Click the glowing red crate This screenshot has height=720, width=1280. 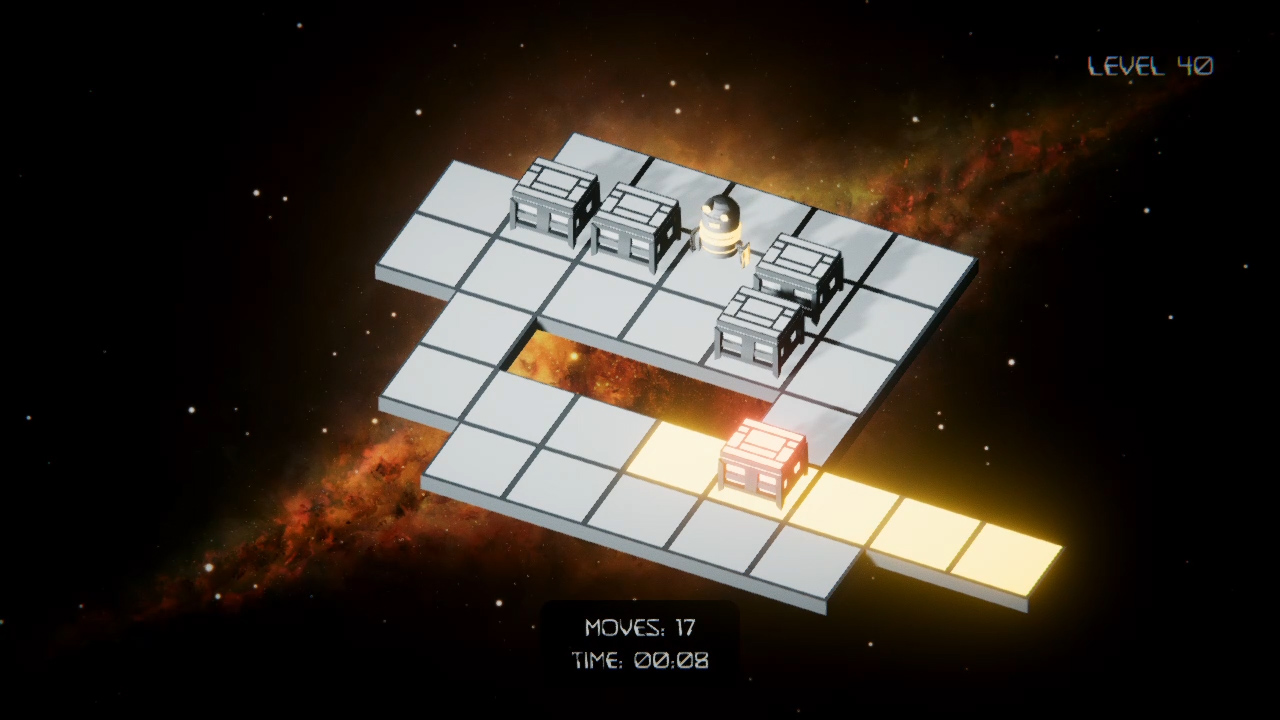pyautogui.click(x=762, y=462)
